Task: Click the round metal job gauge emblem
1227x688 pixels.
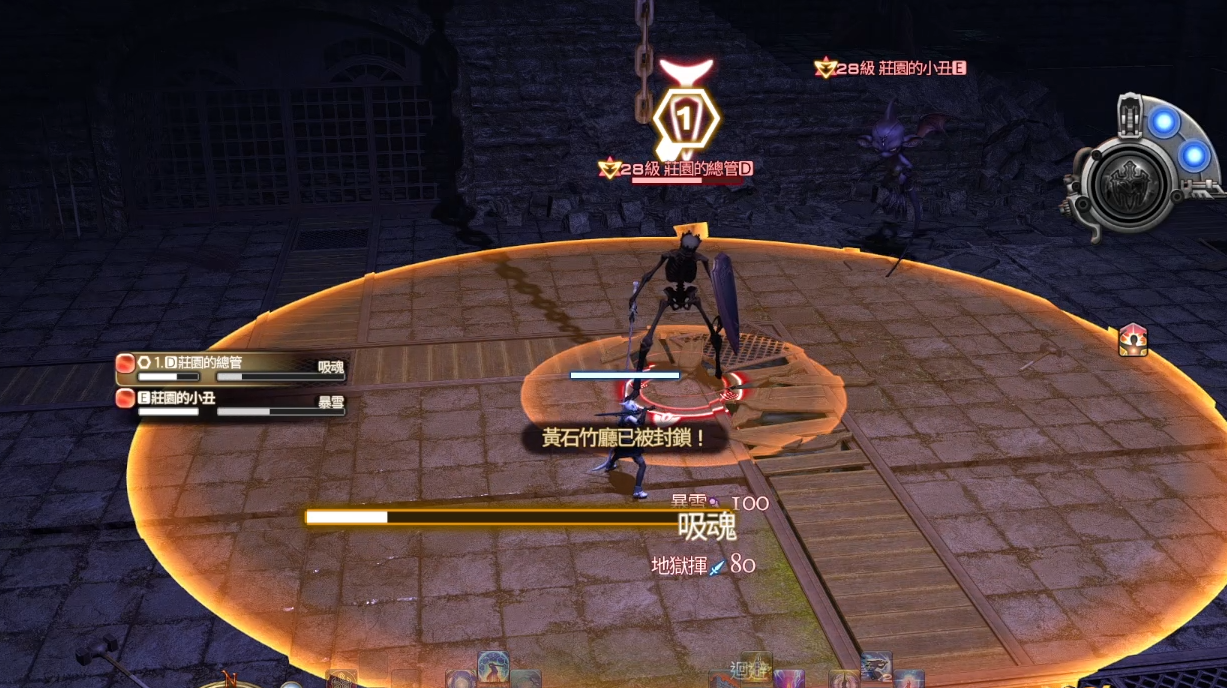Action: click(1131, 186)
